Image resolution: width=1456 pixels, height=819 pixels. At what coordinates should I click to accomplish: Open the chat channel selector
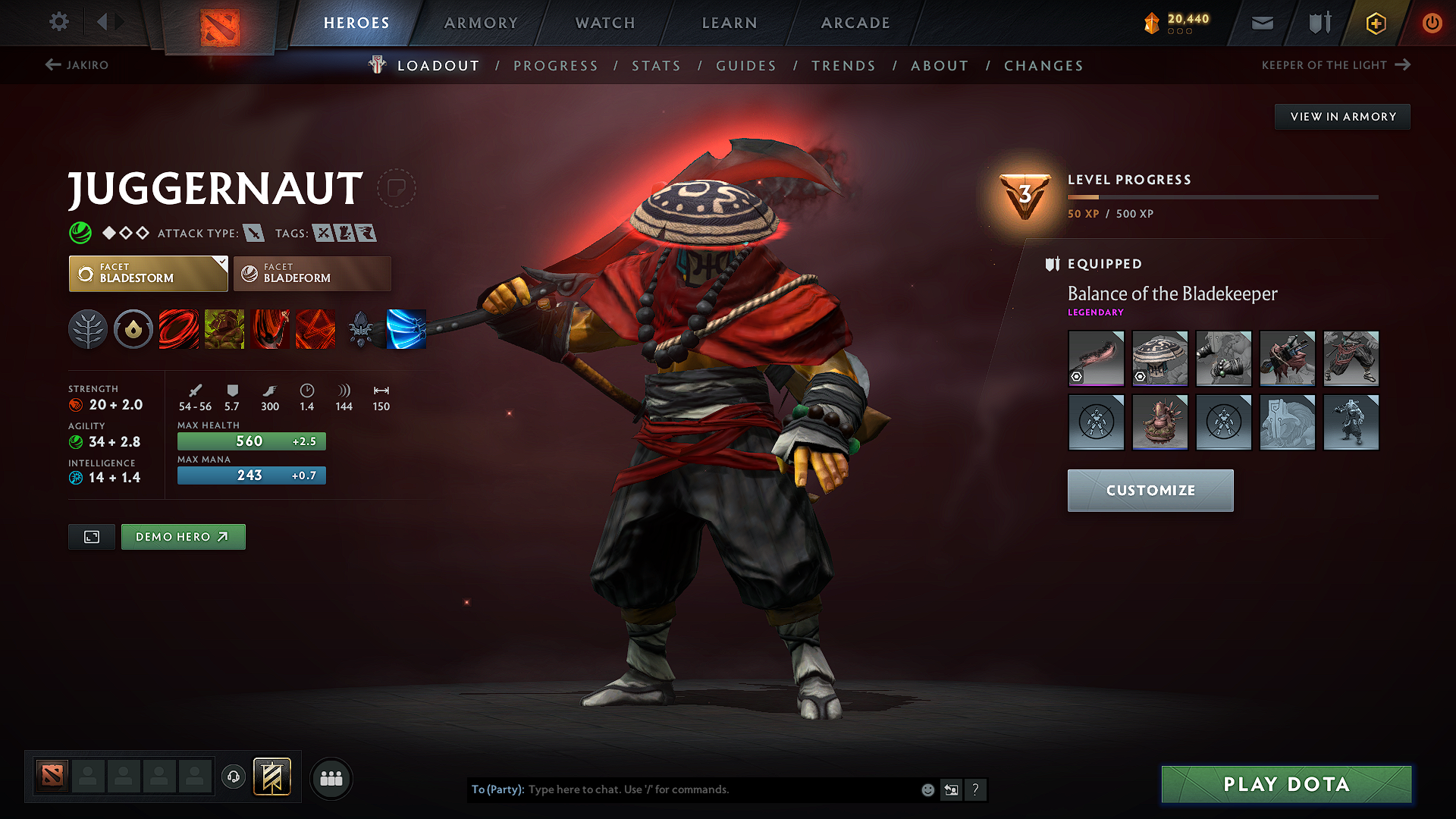tap(951, 789)
